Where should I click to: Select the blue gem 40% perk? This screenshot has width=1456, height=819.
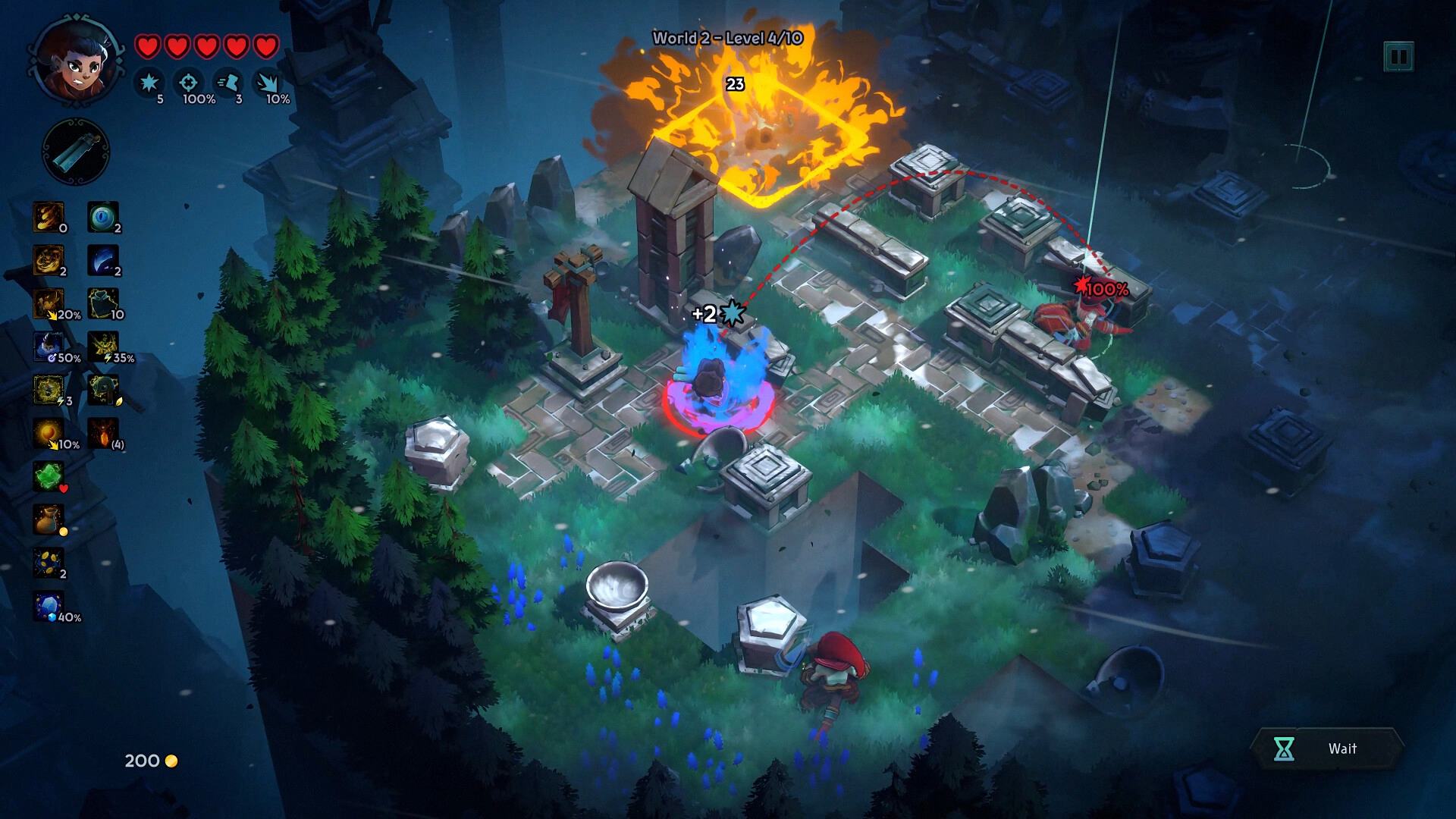click(49, 607)
